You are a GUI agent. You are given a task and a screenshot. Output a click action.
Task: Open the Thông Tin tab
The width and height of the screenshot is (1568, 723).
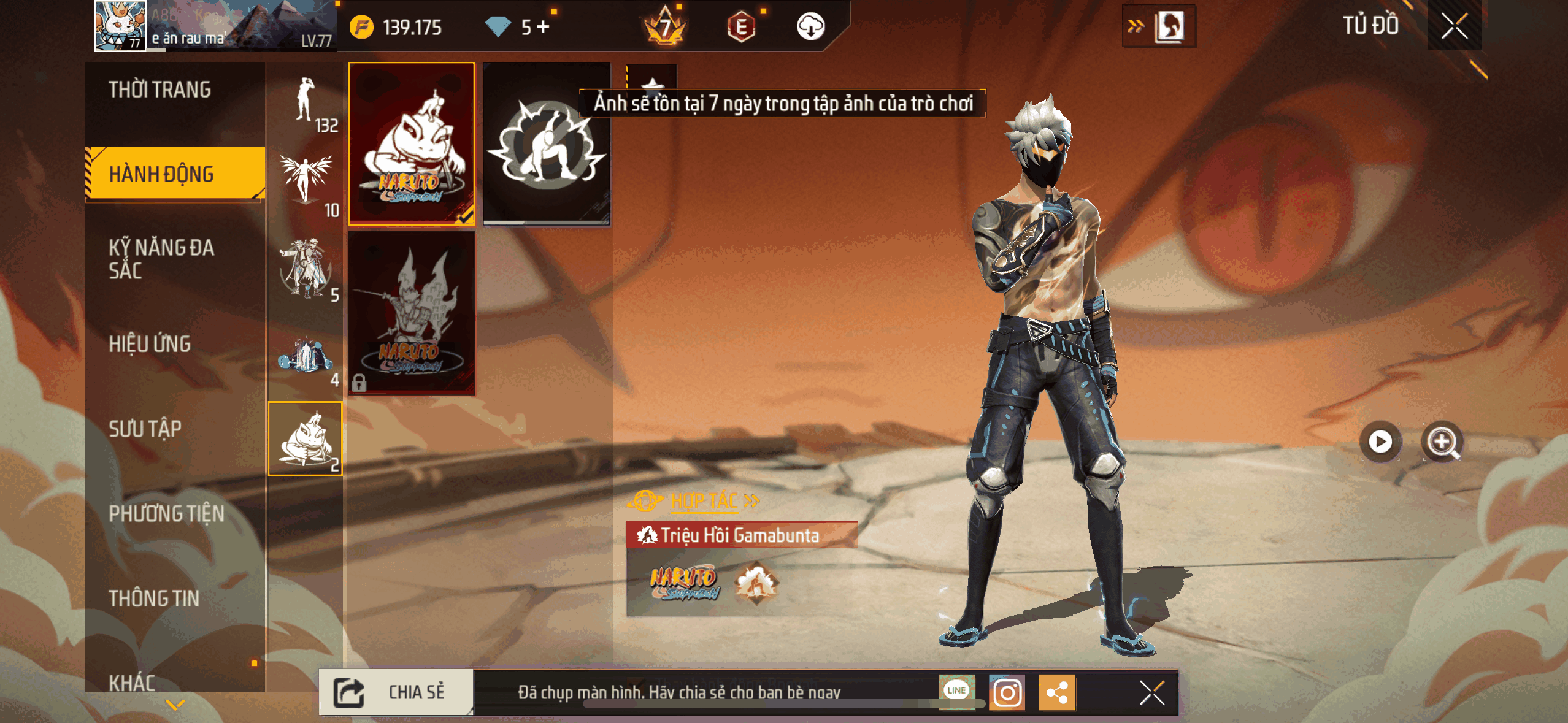pos(155,598)
